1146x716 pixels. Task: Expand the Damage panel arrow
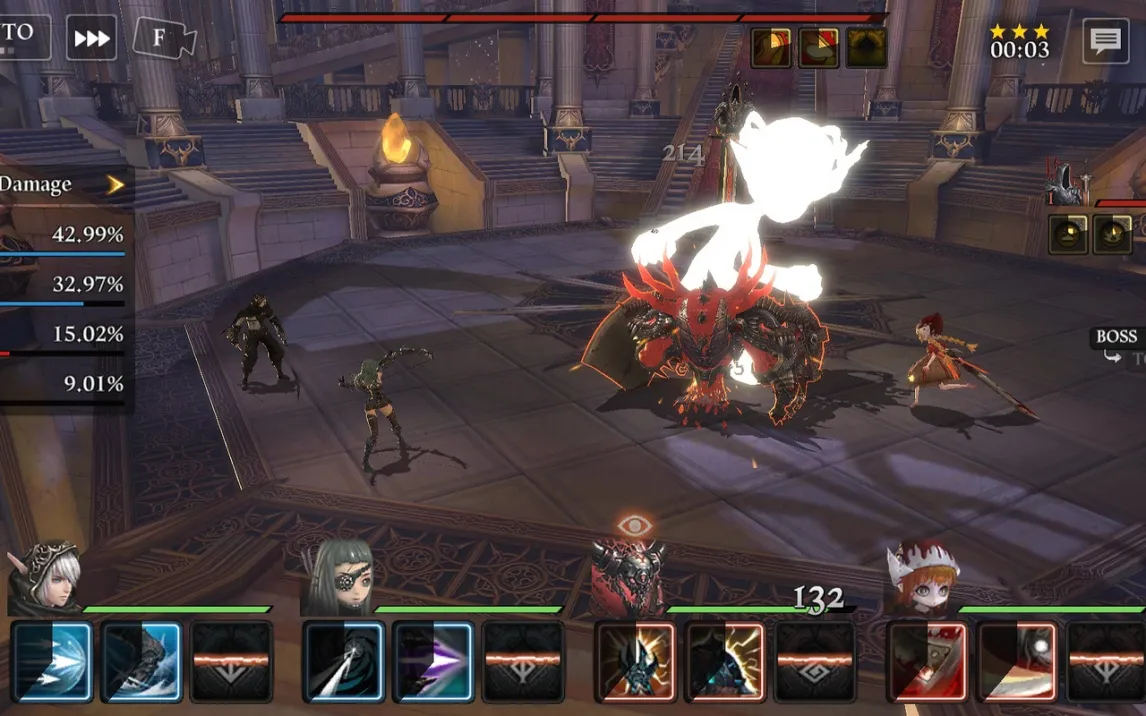[116, 185]
